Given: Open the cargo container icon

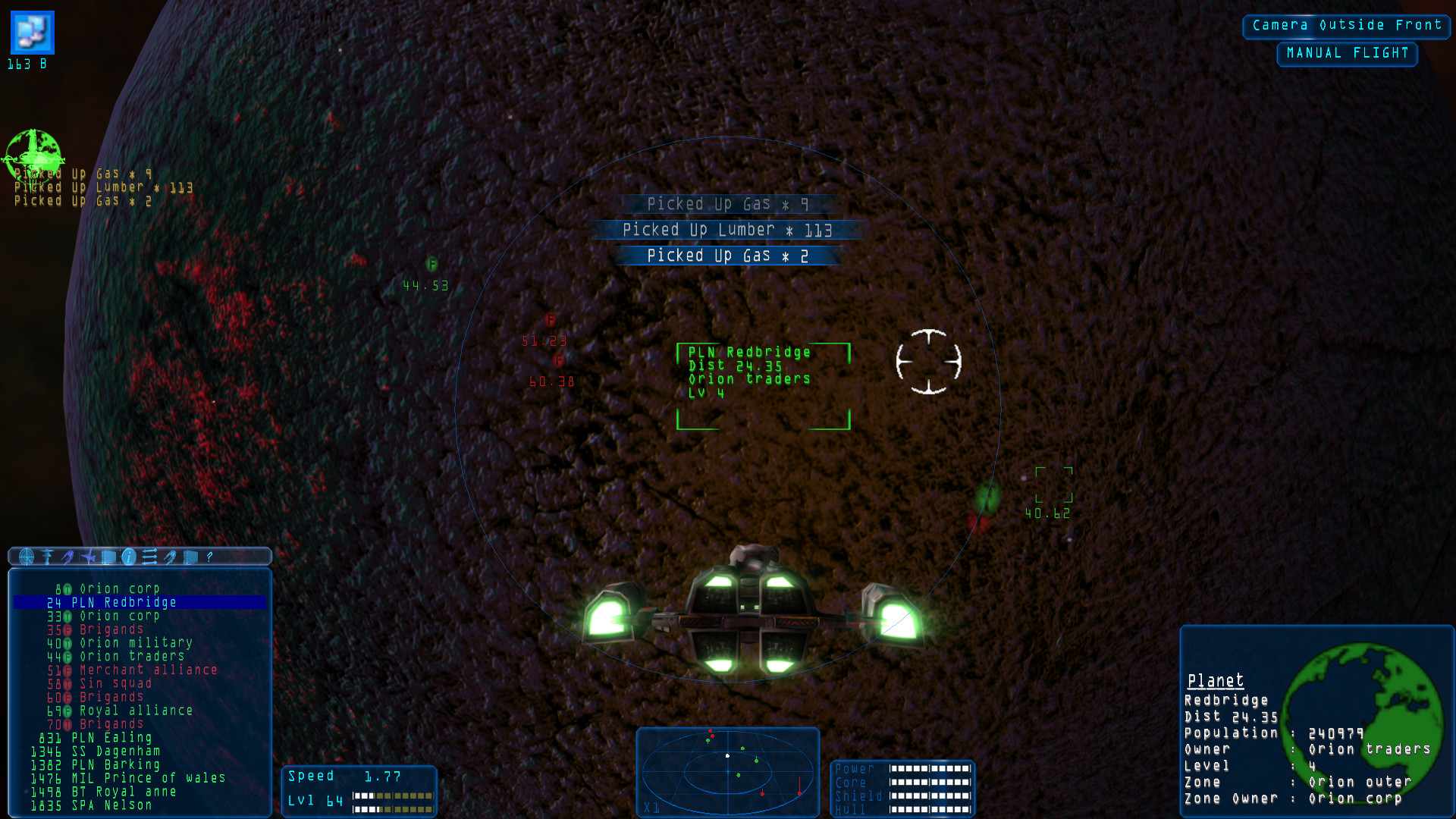Looking at the screenshot, I should point(108,557).
